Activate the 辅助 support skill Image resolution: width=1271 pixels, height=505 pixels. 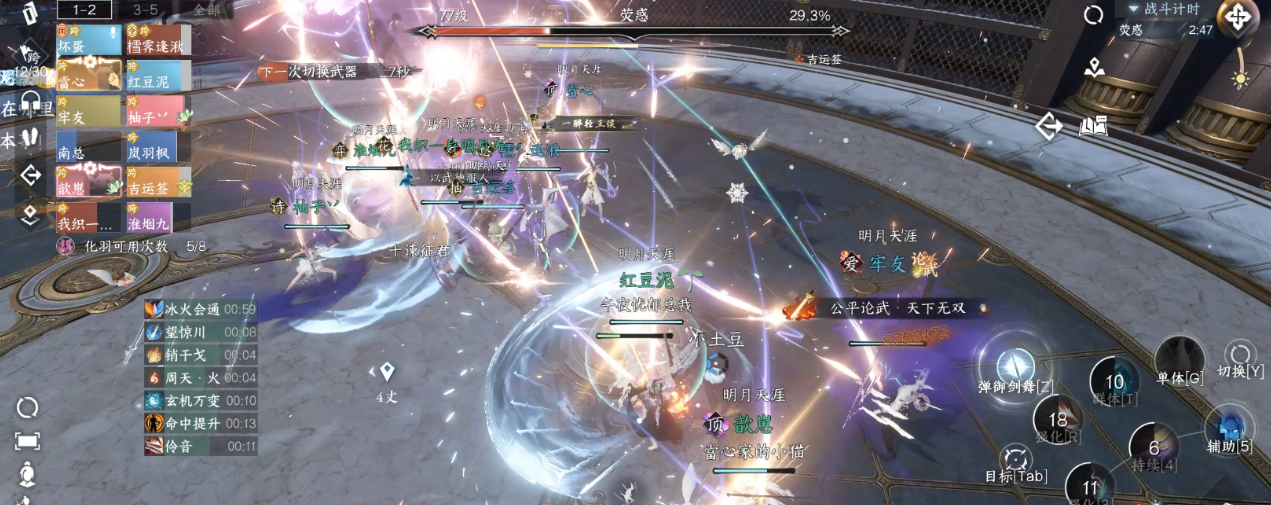pyautogui.click(x=1228, y=428)
